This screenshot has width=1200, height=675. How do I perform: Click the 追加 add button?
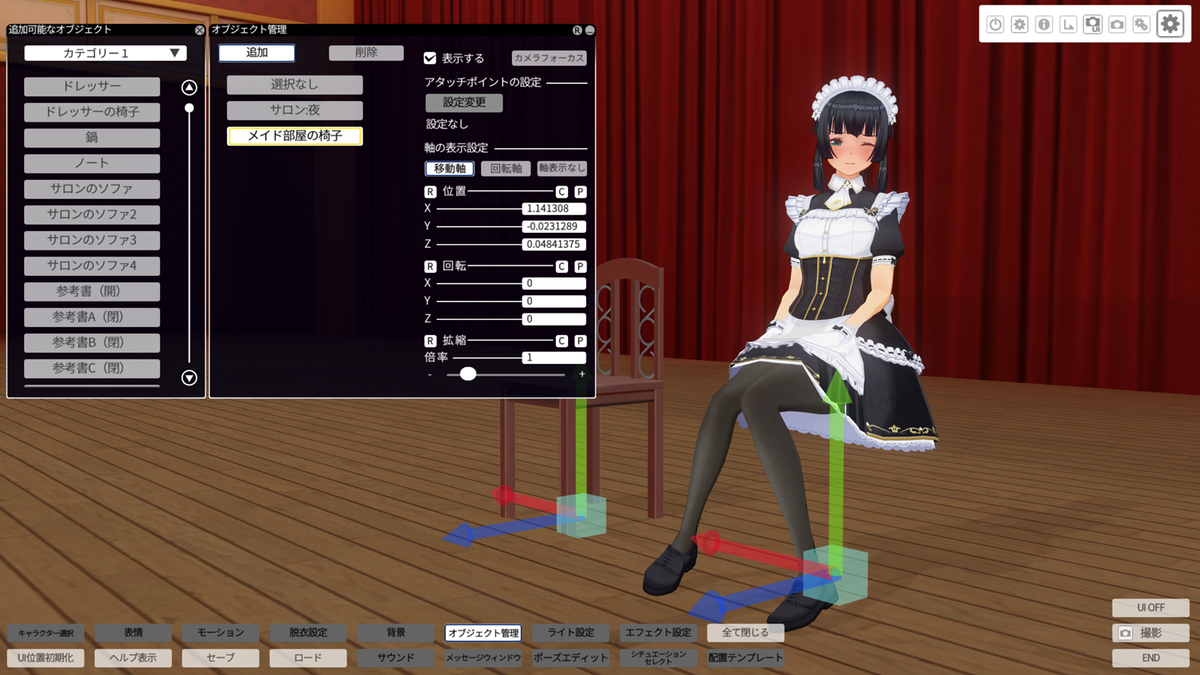[x=256, y=53]
